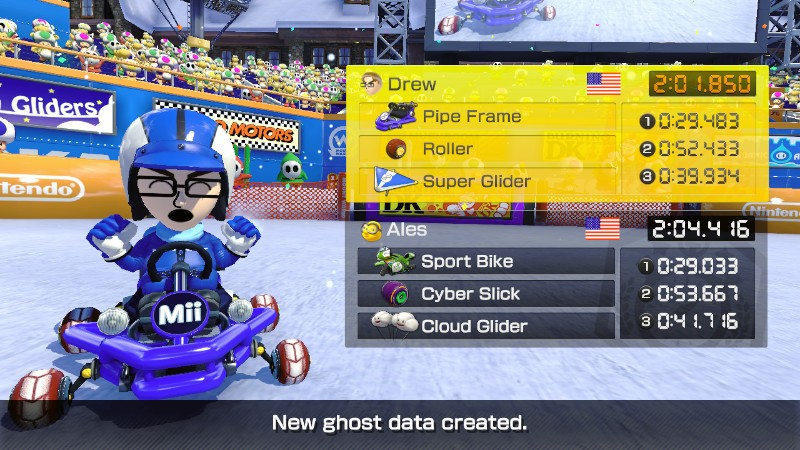Click Drew's player name header
The width and height of the screenshot is (800, 450).
[x=410, y=84]
